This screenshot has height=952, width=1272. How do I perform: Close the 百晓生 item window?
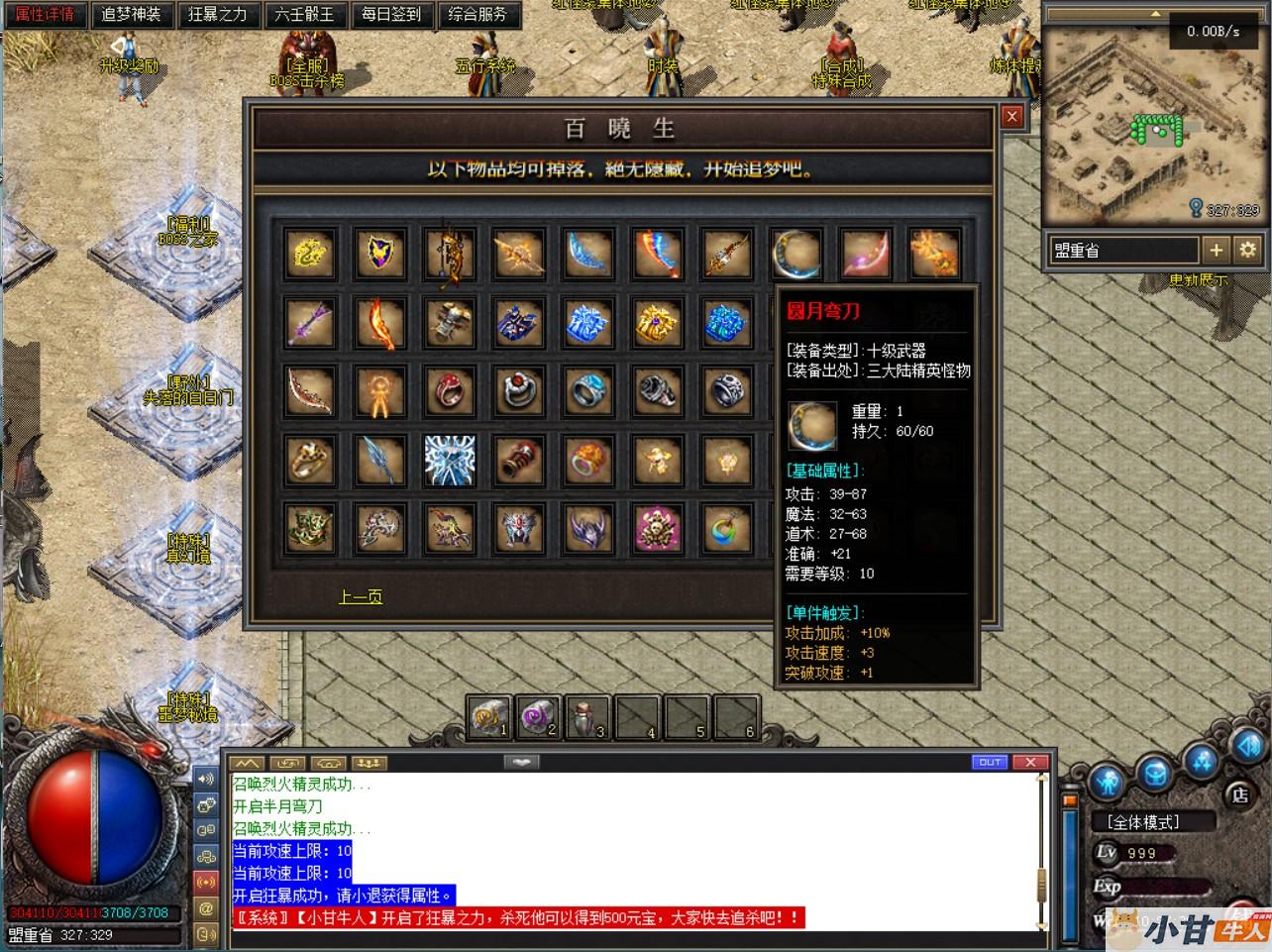point(1011,116)
